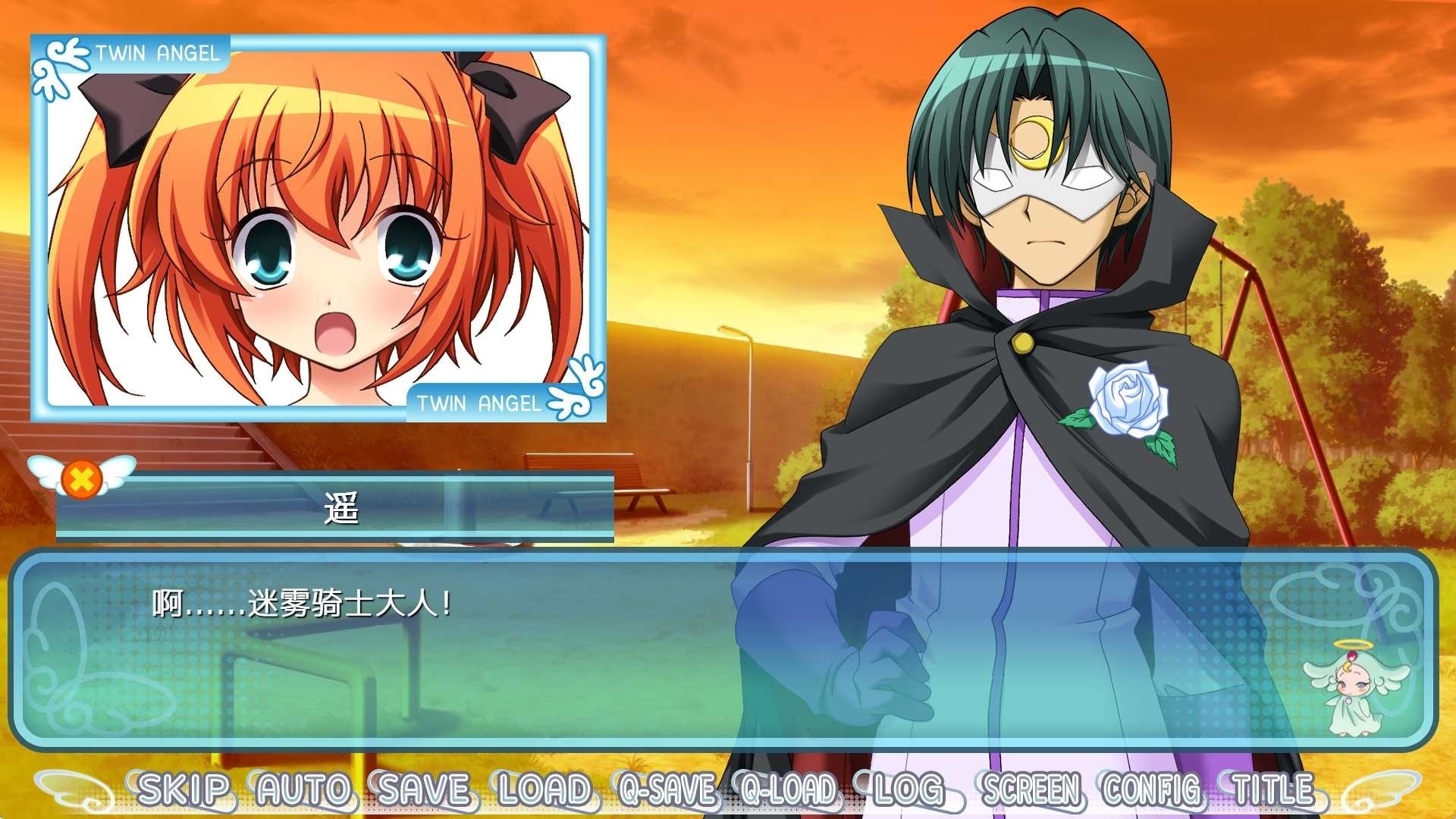
Task: Toggle the SCREEN display mode
Action: point(1031,790)
